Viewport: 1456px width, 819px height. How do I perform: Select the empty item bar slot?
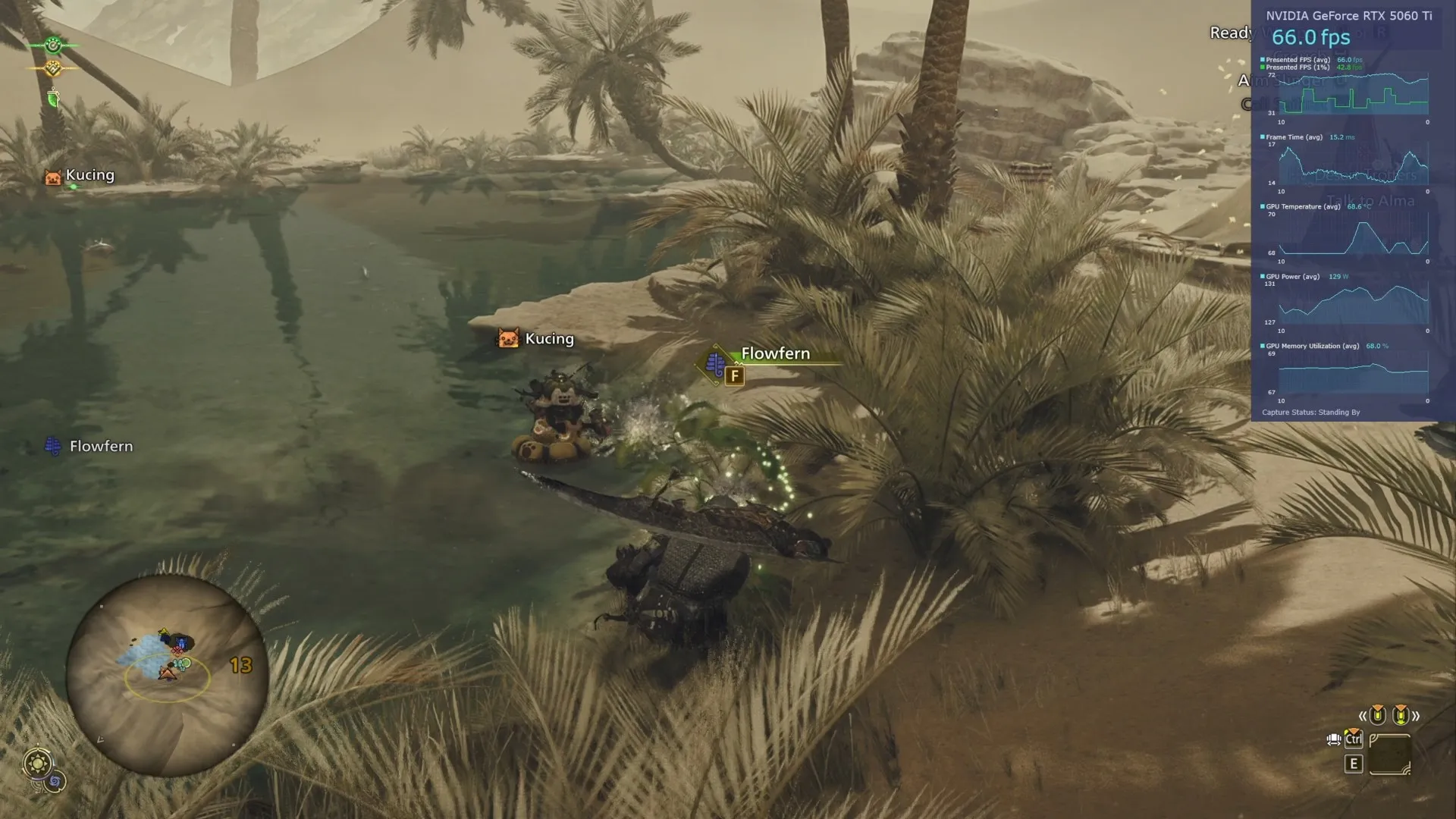pyautogui.click(x=1390, y=755)
